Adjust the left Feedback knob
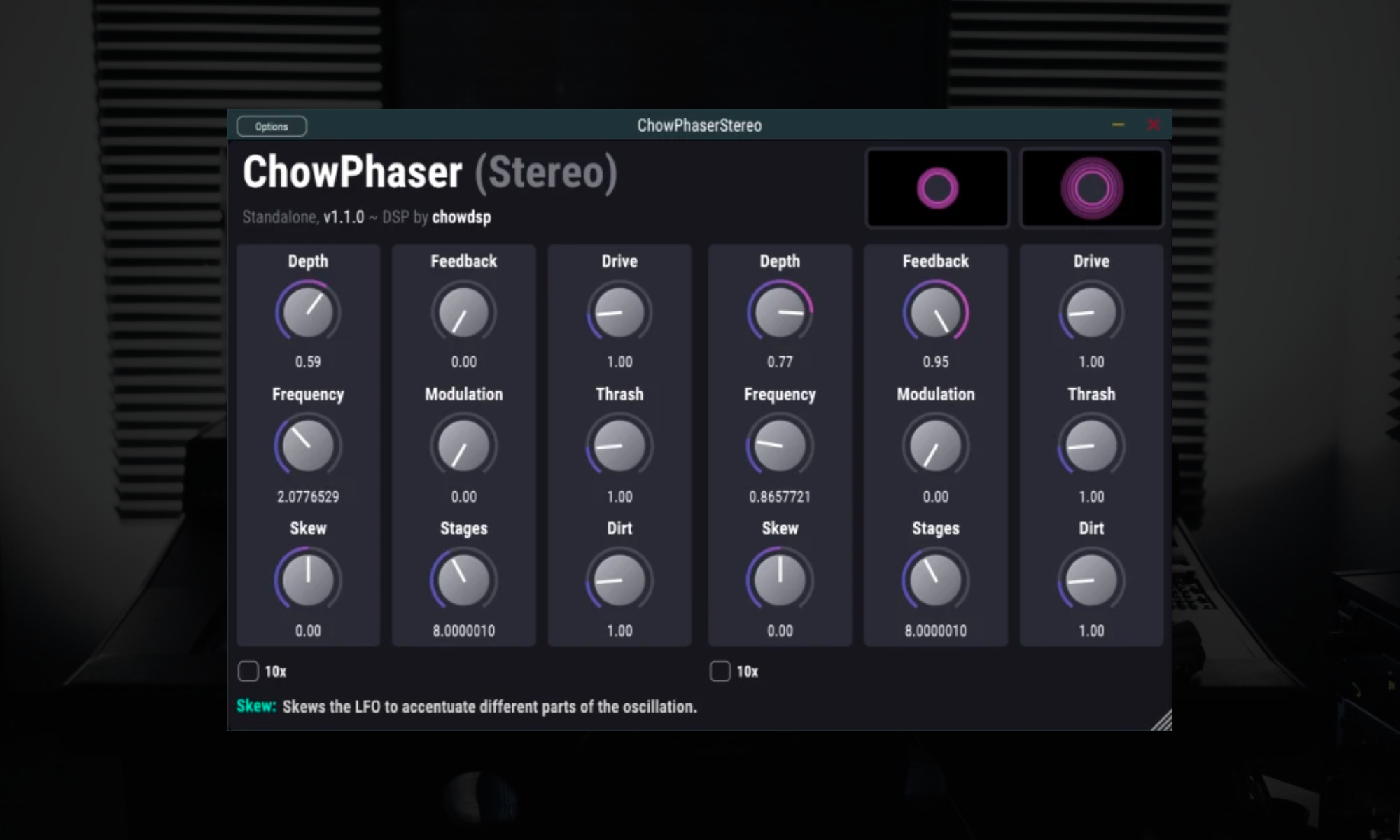The image size is (1400, 840). (x=463, y=314)
